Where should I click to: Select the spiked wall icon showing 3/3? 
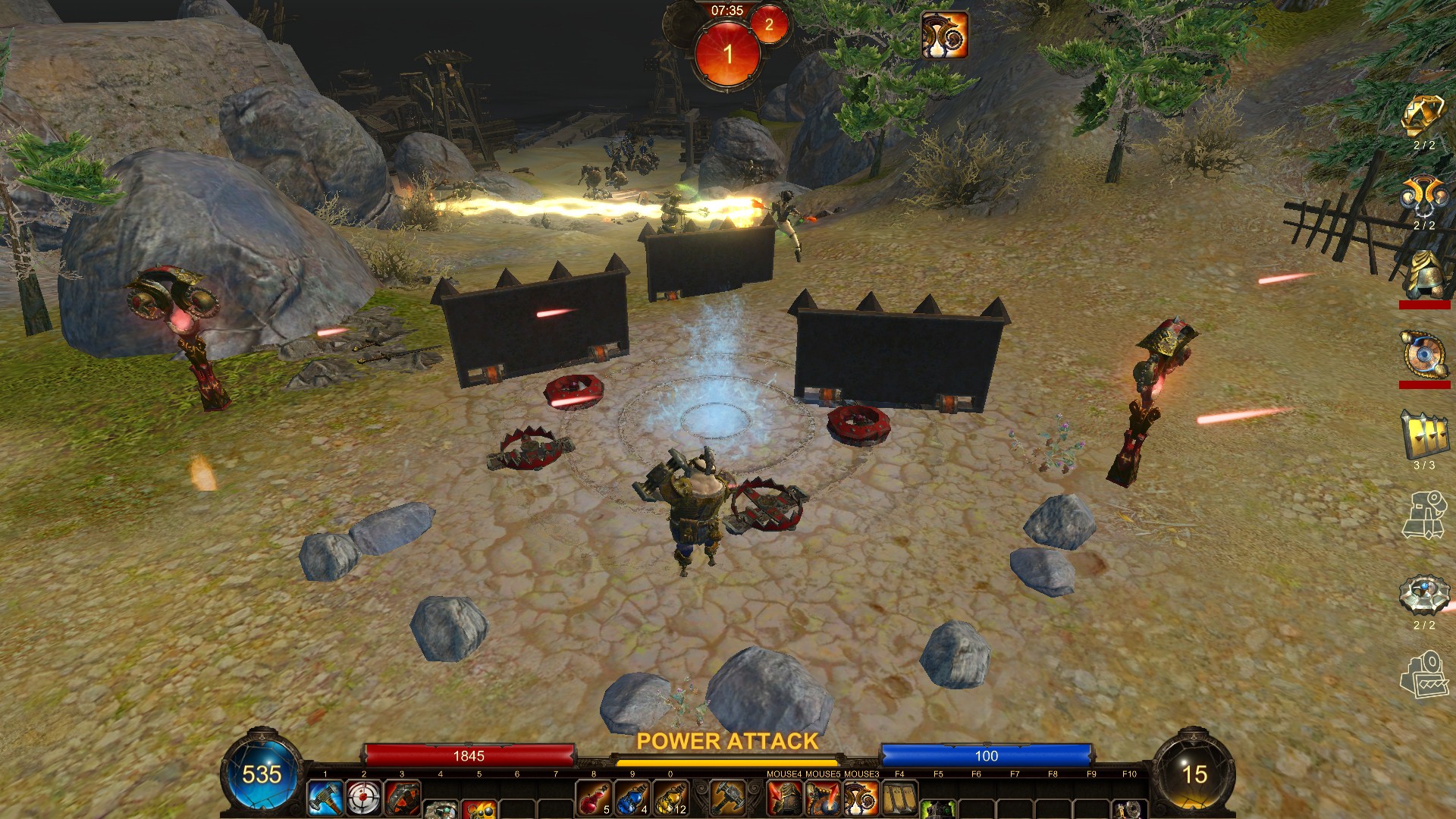1423,435
